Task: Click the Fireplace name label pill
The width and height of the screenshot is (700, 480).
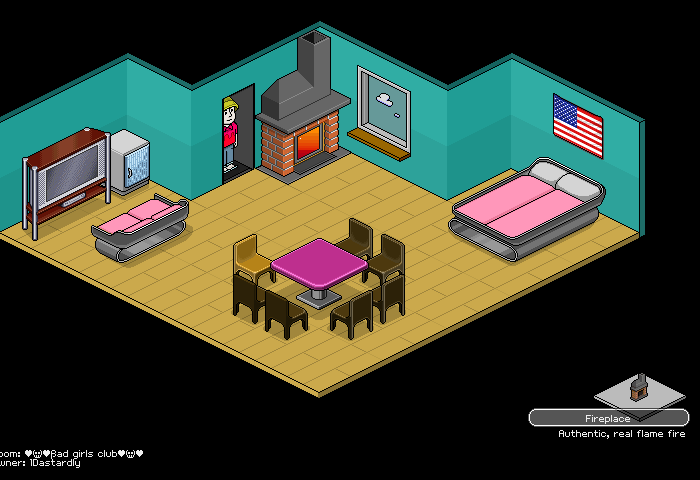Action: 608,418
